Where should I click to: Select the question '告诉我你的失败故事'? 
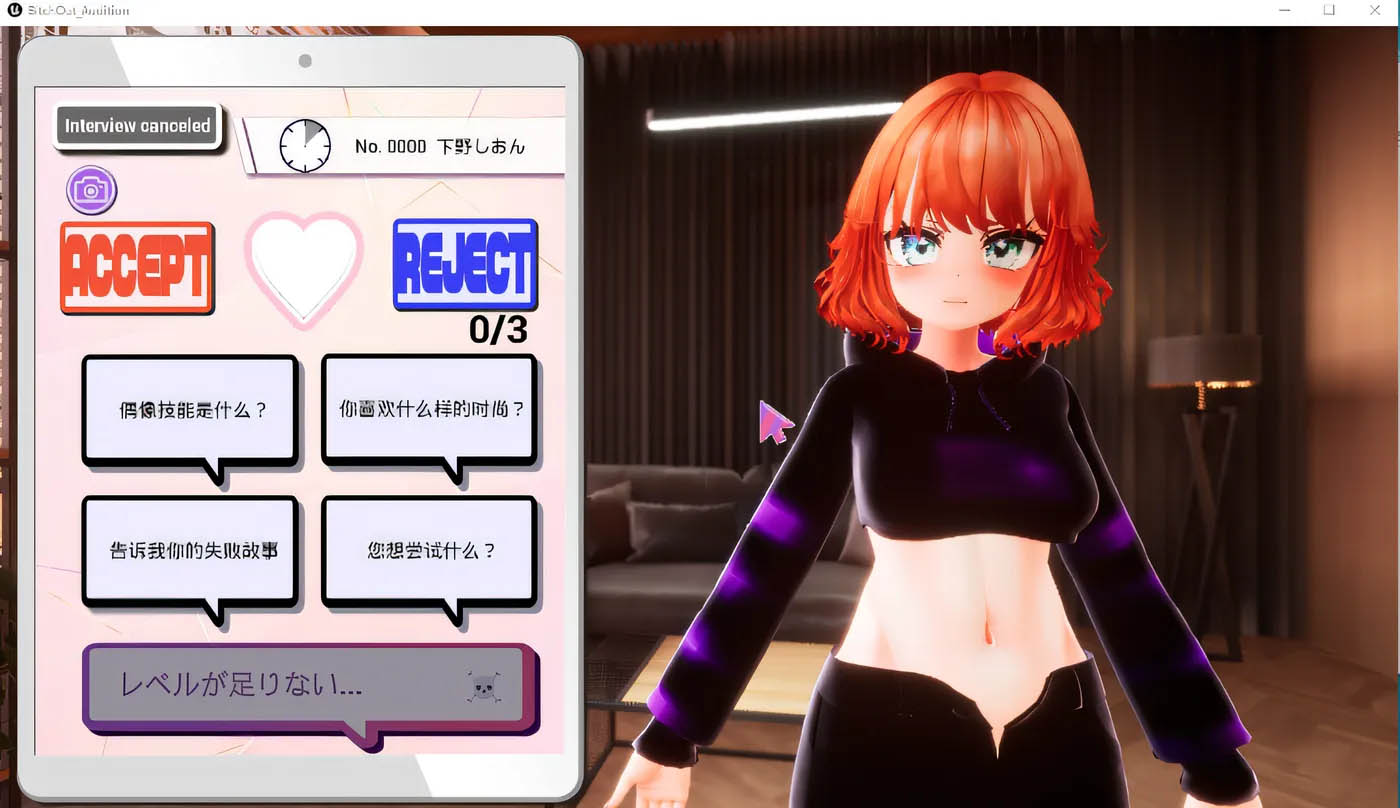[188, 549]
